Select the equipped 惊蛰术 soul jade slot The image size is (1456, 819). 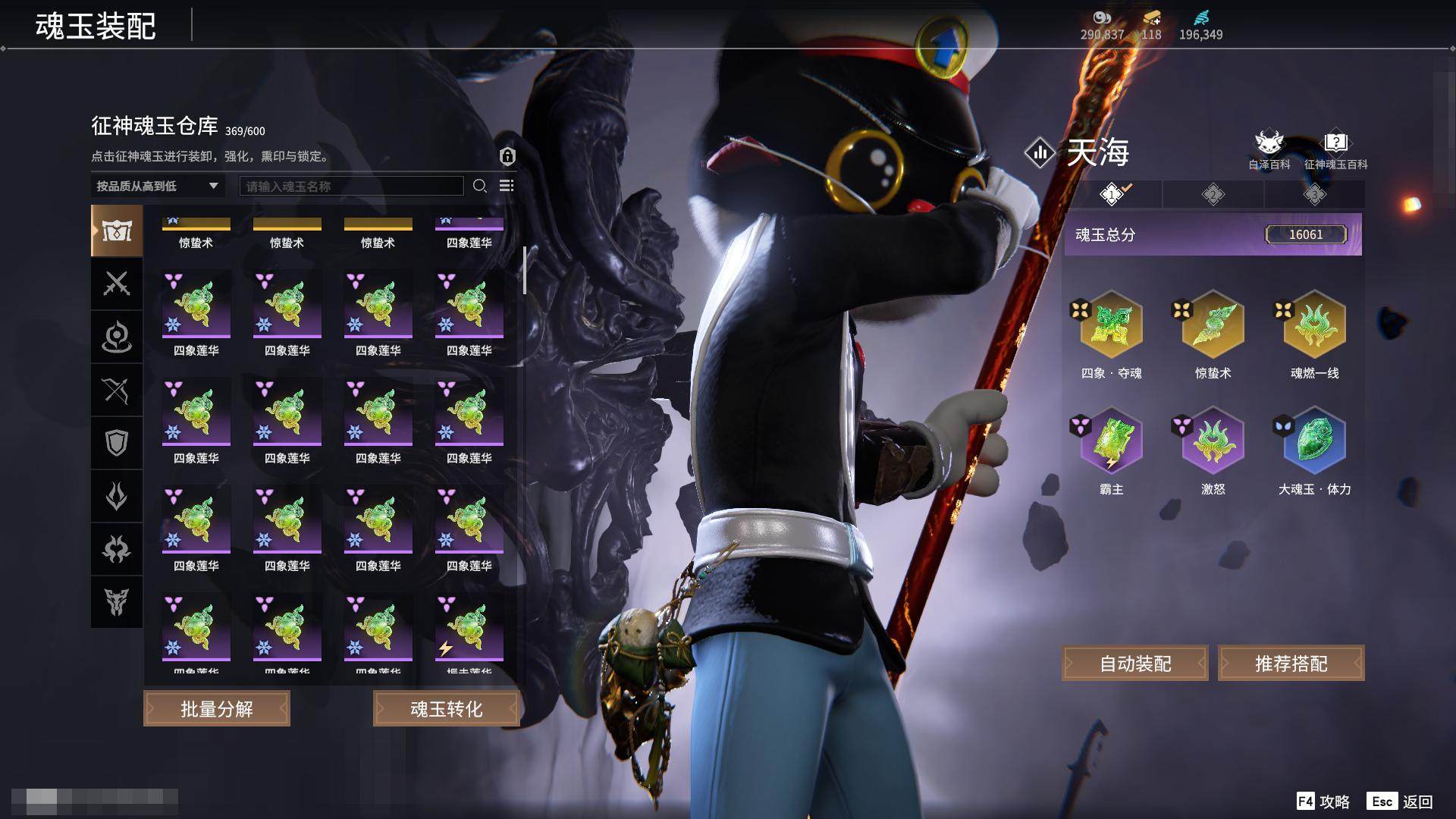(1213, 325)
